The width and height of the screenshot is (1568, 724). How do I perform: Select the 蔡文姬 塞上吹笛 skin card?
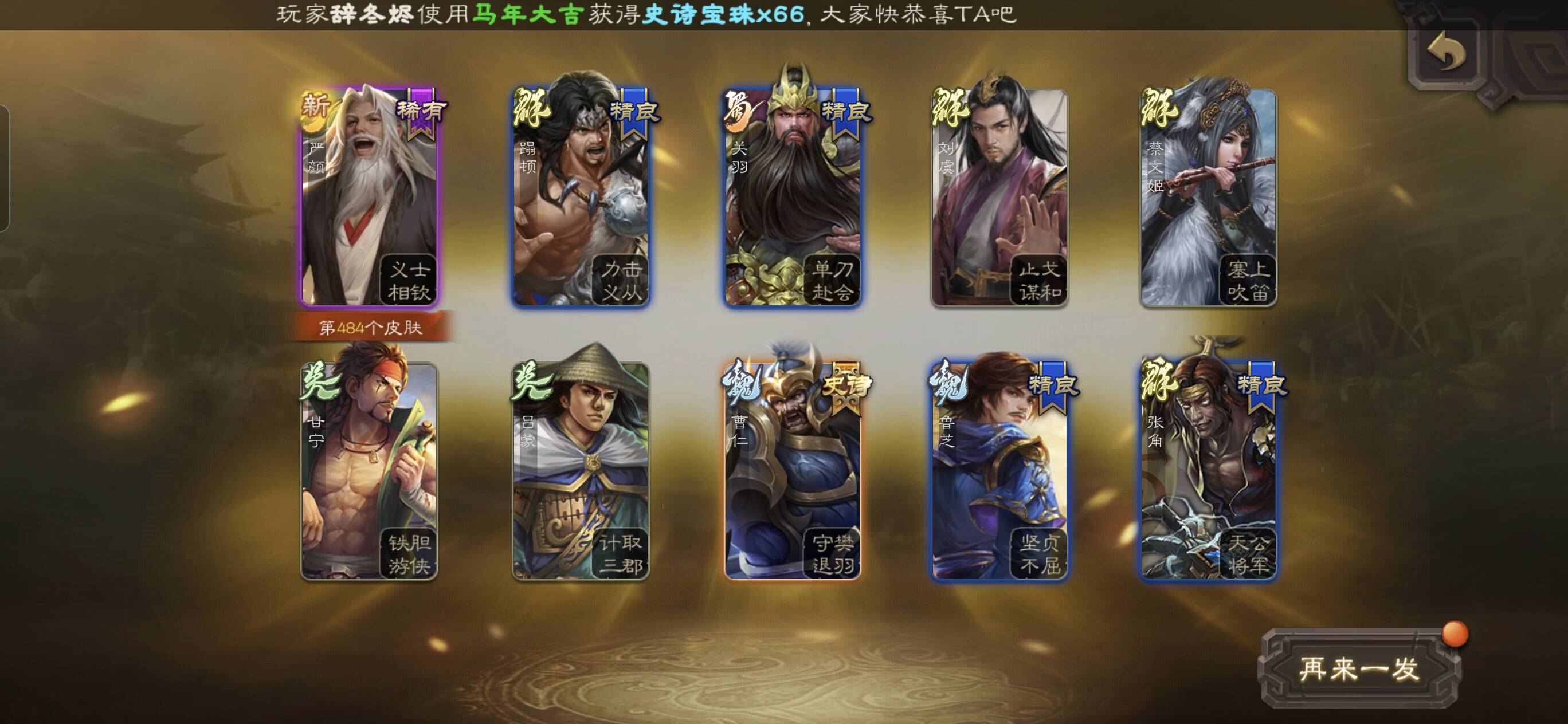coord(1208,198)
